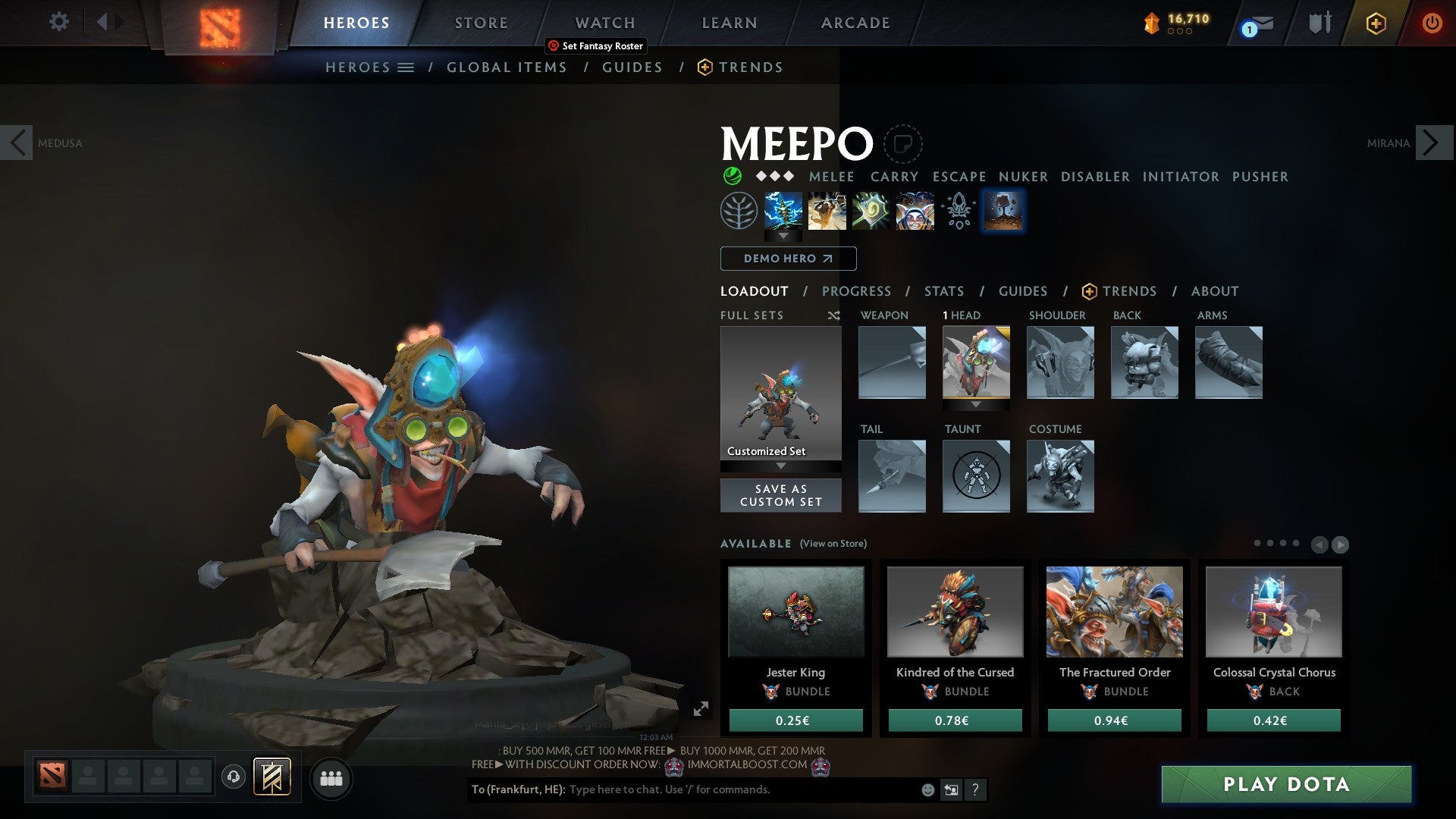1456x819 pixels.
Task: Click Save As Custom Set
Action: (x=781, y=495)
